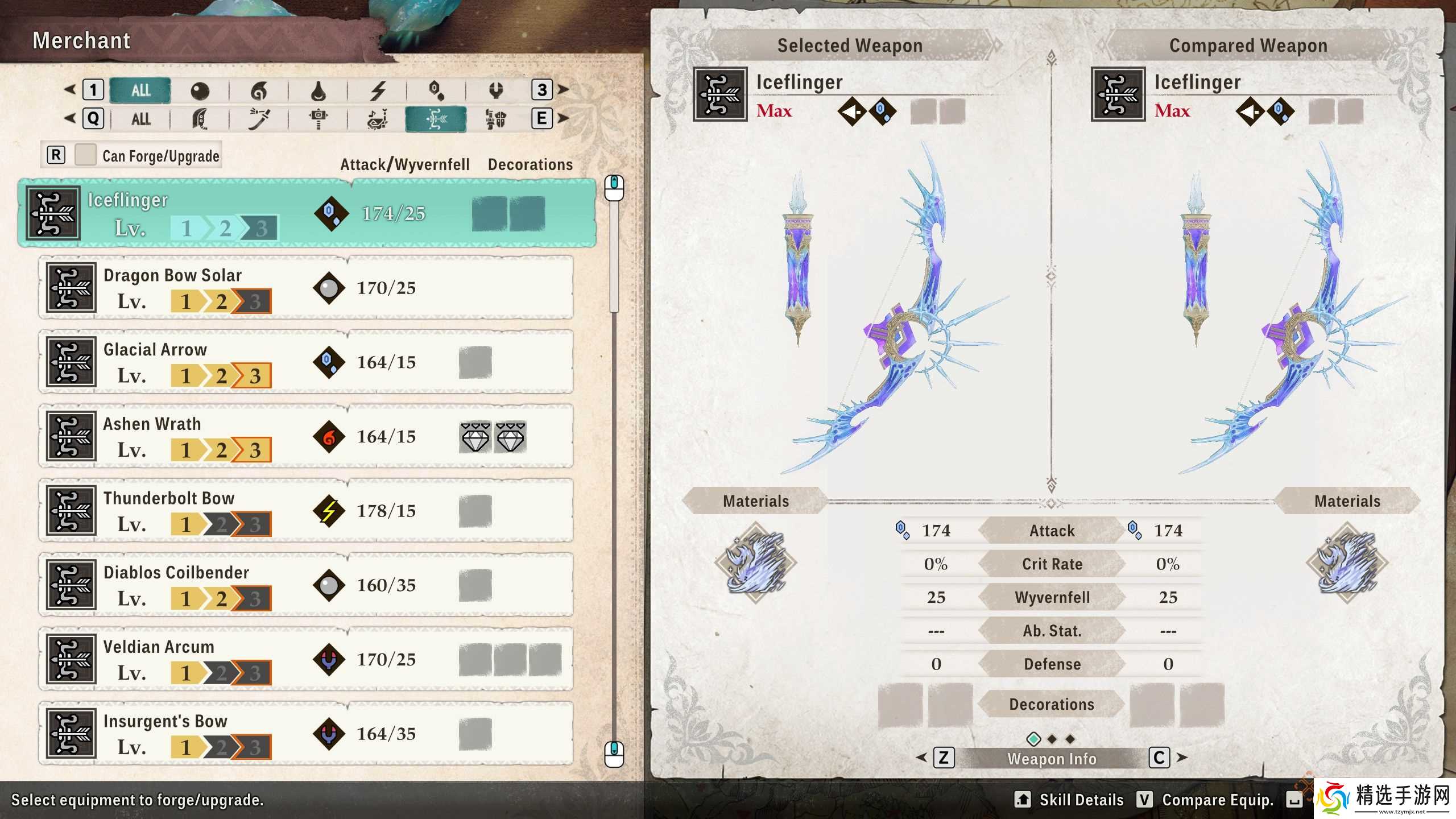Open the long sword weapon category
This screenshot has height=819, width=1456.
click(x=259, y=119)
